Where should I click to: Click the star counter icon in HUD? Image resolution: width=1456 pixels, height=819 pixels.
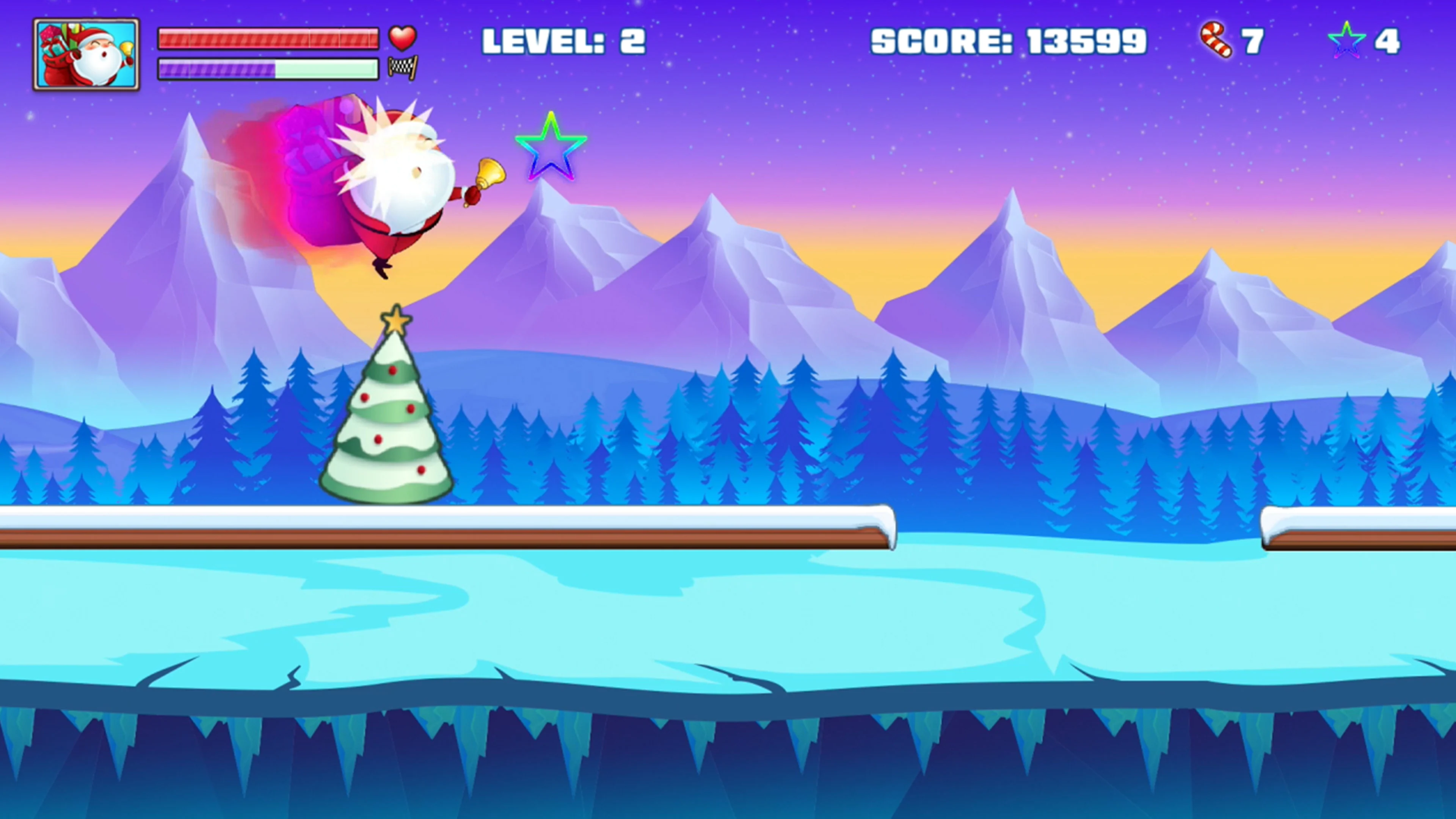click(x=1348, y=38)
